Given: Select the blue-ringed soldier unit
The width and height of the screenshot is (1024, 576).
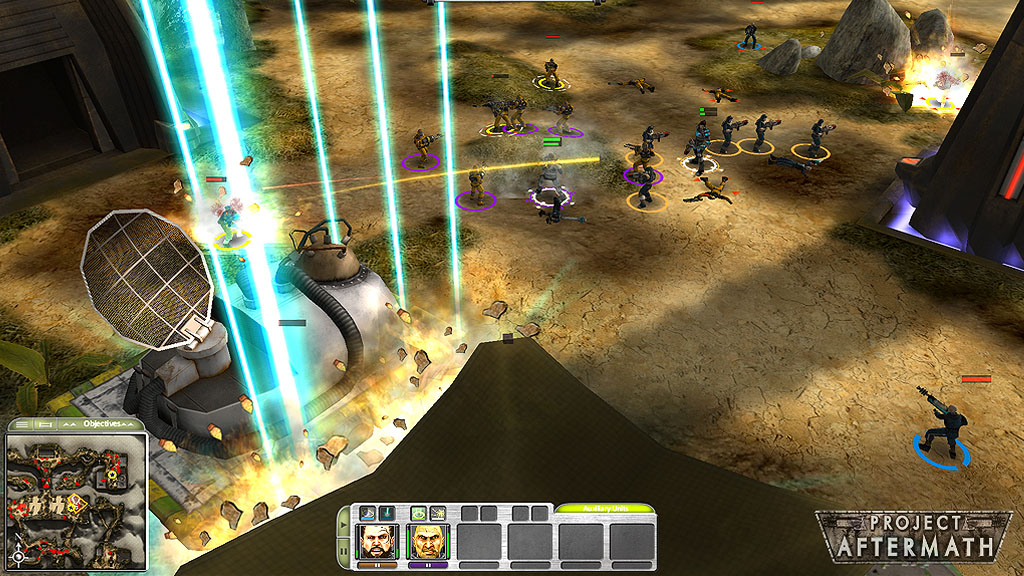Looking at the screenshot, I should 942,428.
